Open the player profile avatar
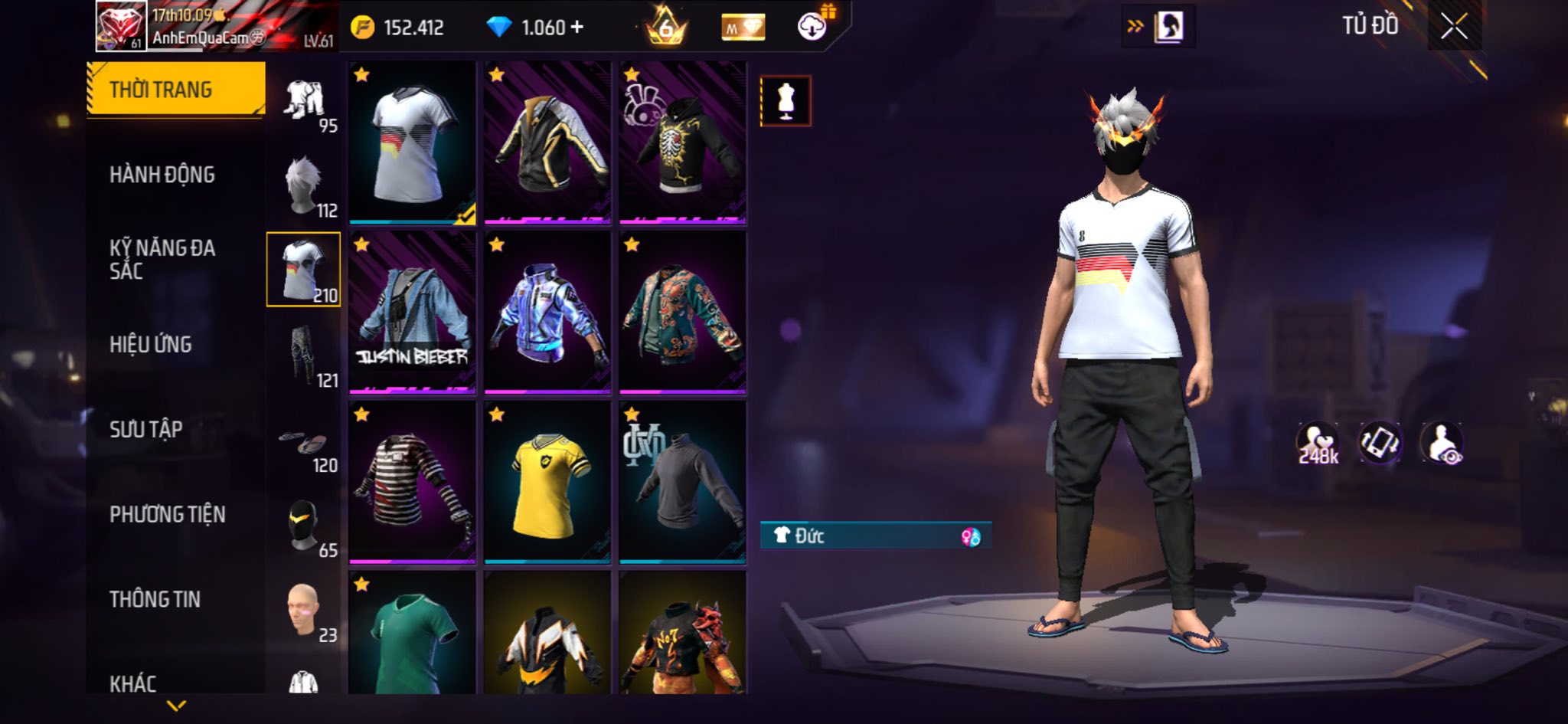Viewport: 1568px width, 724px height. tap(120, 26)
